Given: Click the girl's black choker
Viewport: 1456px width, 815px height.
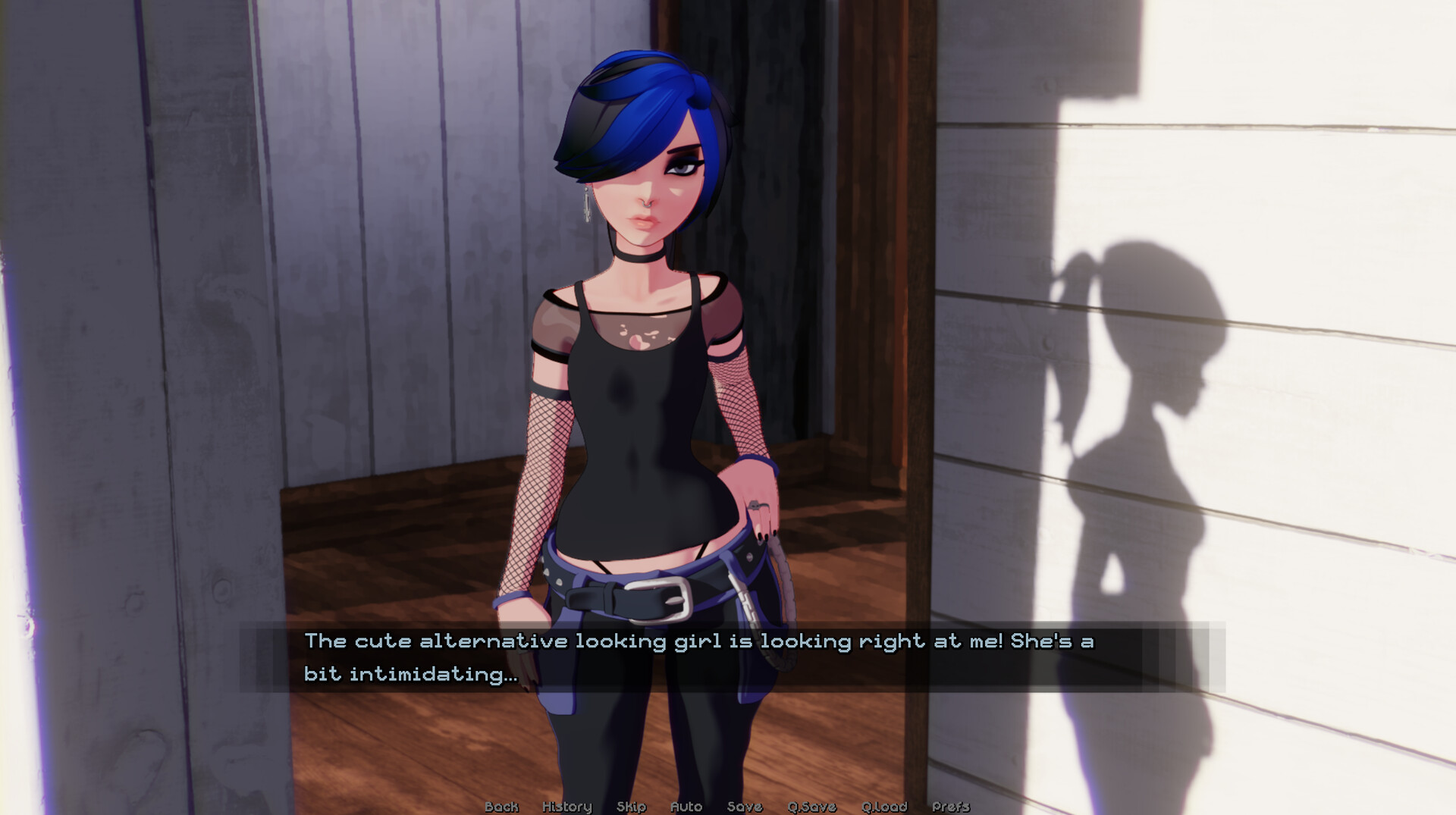Looking at the screenshot, I should [639, 255].
